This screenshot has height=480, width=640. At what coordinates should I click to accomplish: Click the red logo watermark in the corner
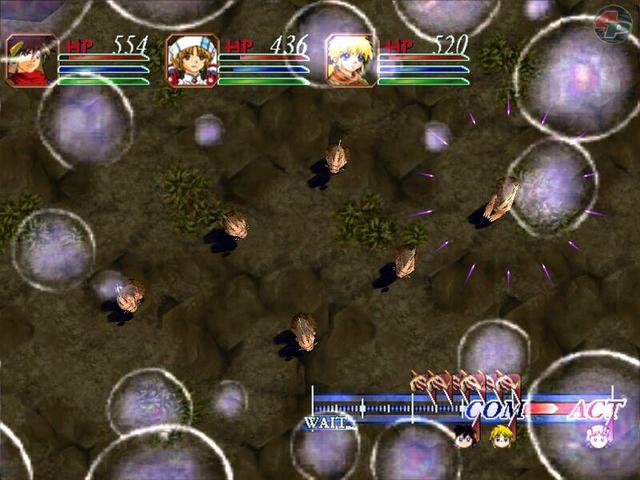[x=611, y=24]
